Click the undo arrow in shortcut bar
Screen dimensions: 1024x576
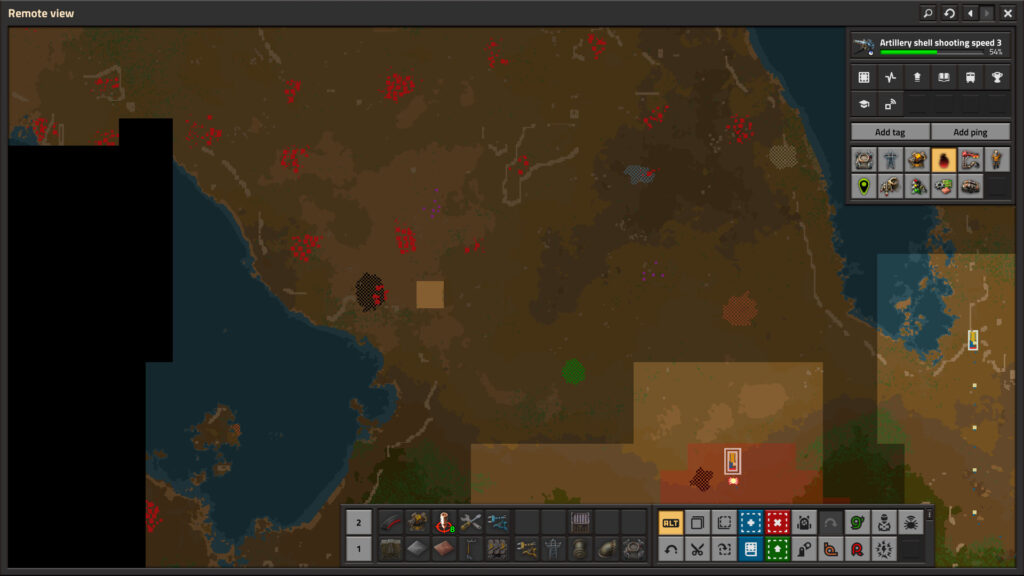click(670, 548)
